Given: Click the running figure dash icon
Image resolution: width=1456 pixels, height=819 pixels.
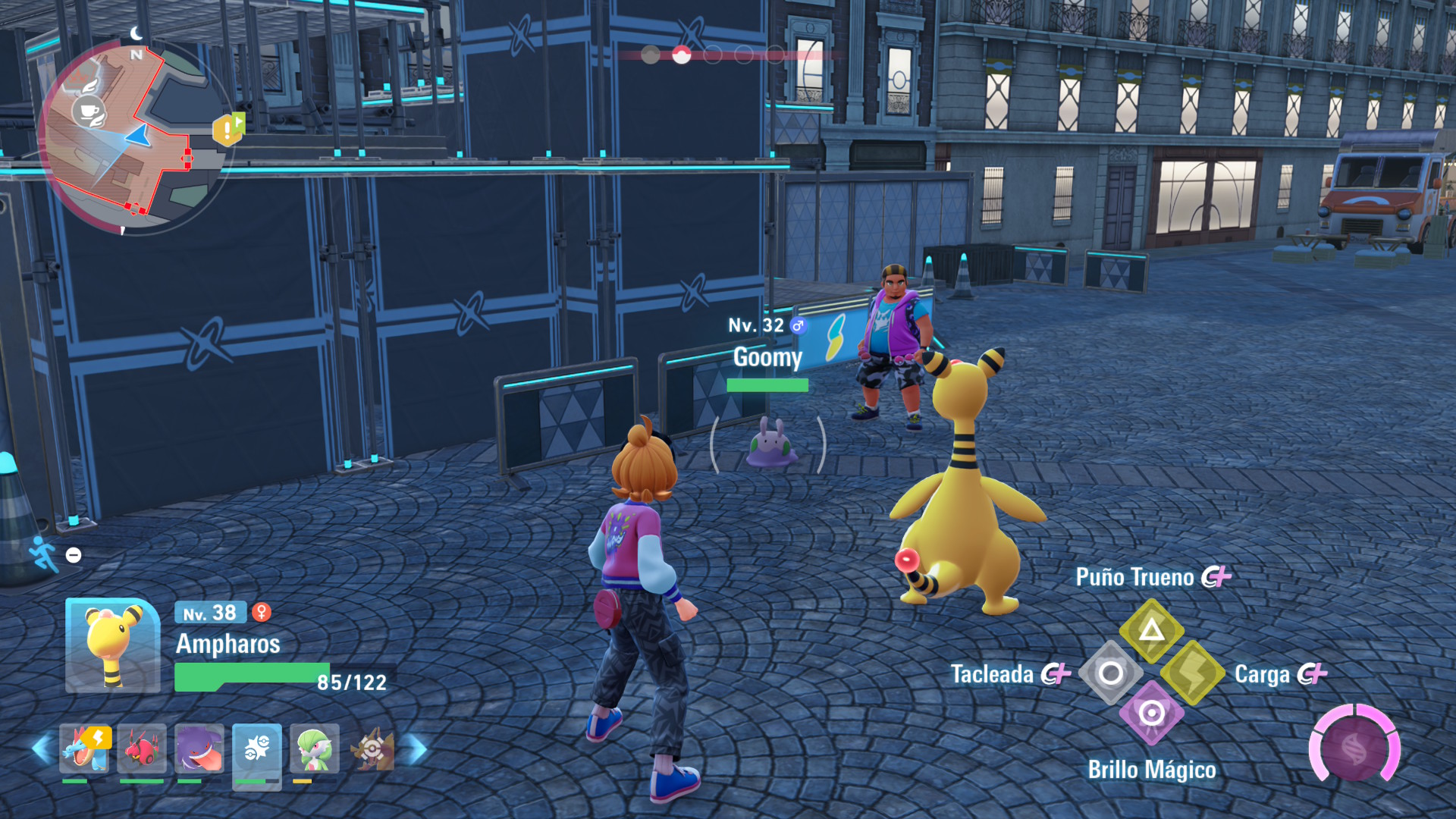Looking at the screenshot, I should point(44,554).
